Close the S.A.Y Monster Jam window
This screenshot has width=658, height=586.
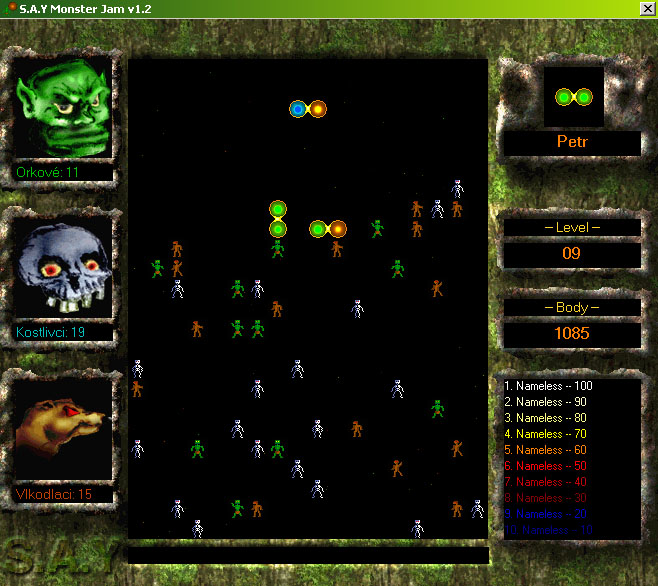click(x=646, y=9)
